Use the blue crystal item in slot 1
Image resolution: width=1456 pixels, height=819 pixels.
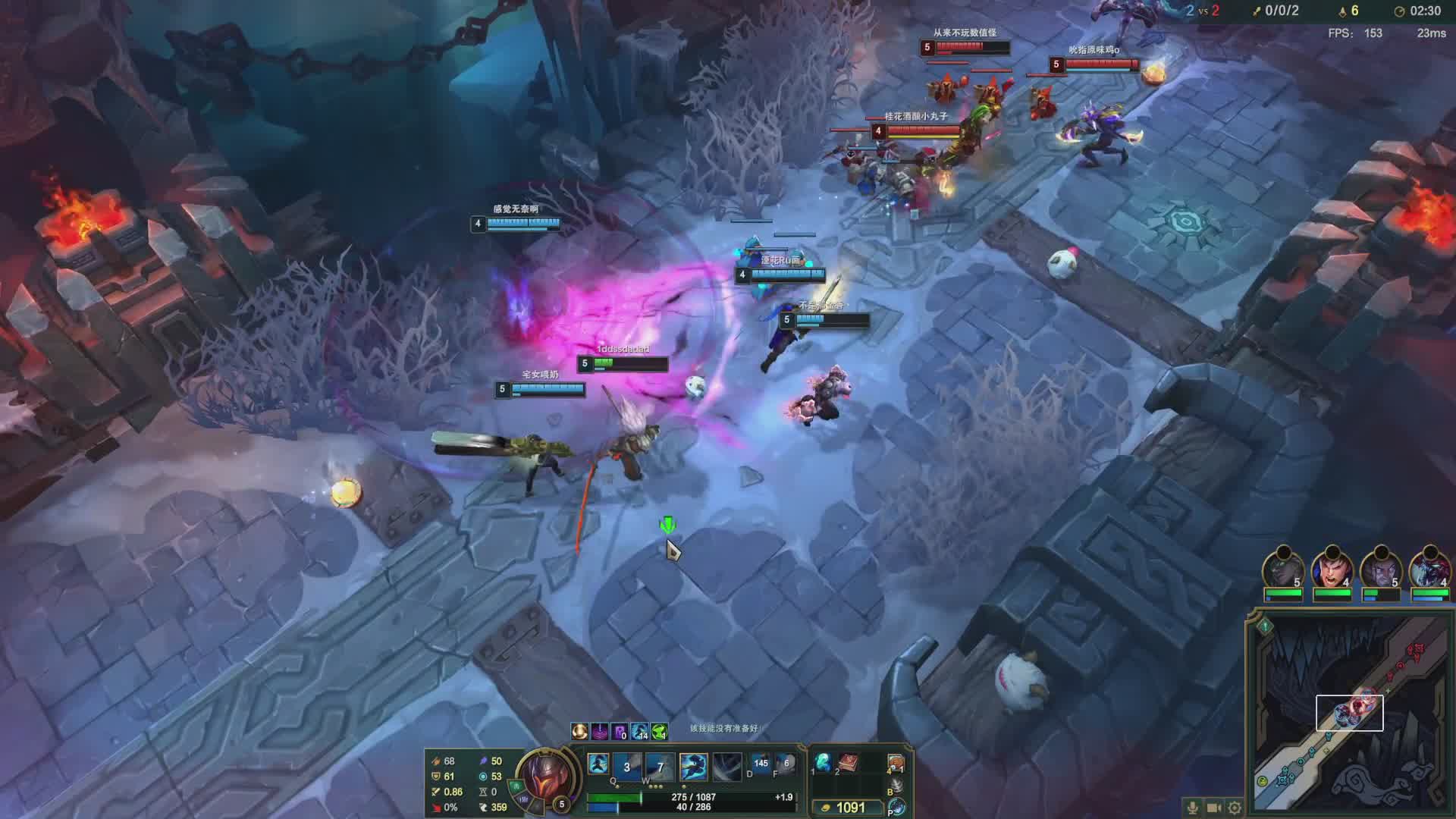(823, 761)
